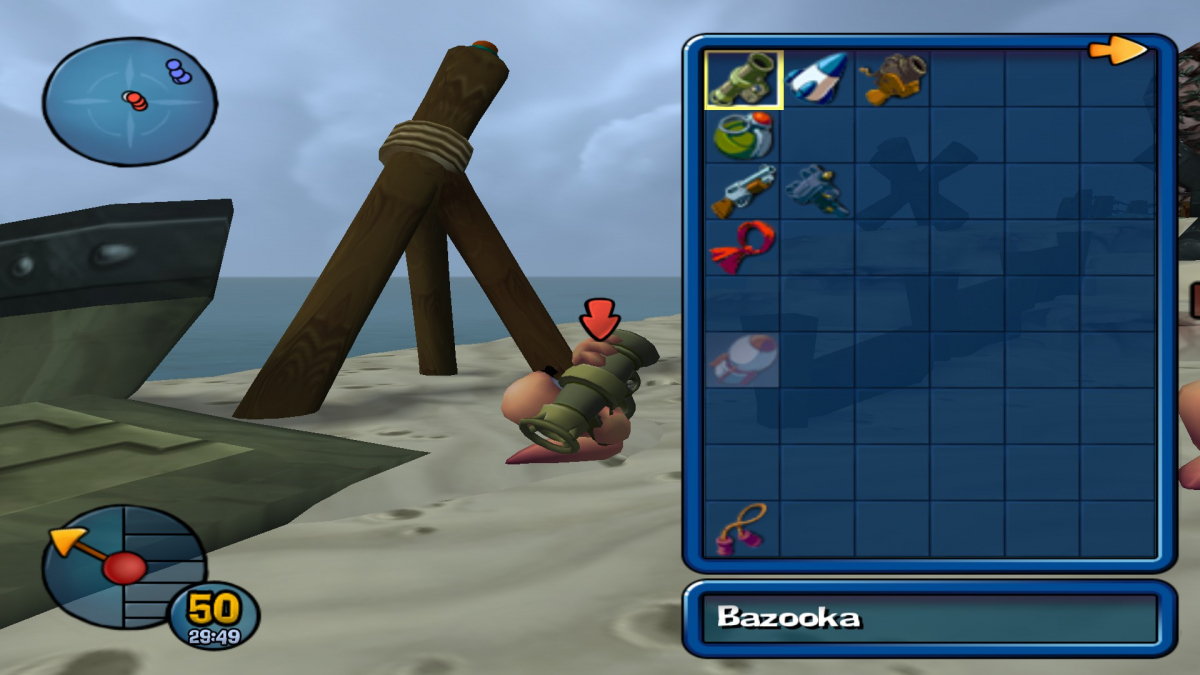The height and width of the screenshot is (675, 1200).
Task: Choose the skipping rope skip-turn icon
Action: coord(743,529)
